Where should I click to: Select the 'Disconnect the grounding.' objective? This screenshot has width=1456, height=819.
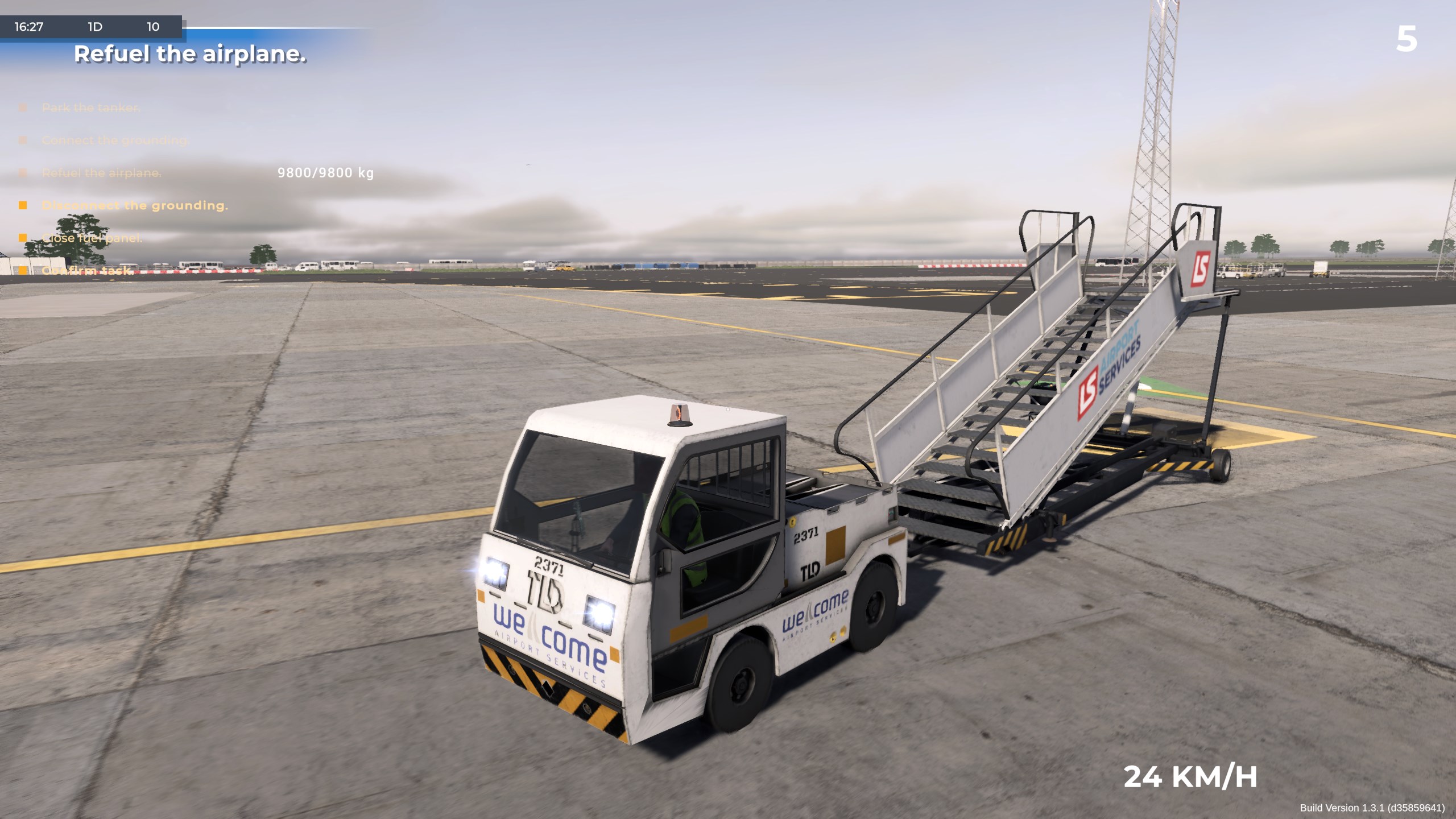coord(135,205)
